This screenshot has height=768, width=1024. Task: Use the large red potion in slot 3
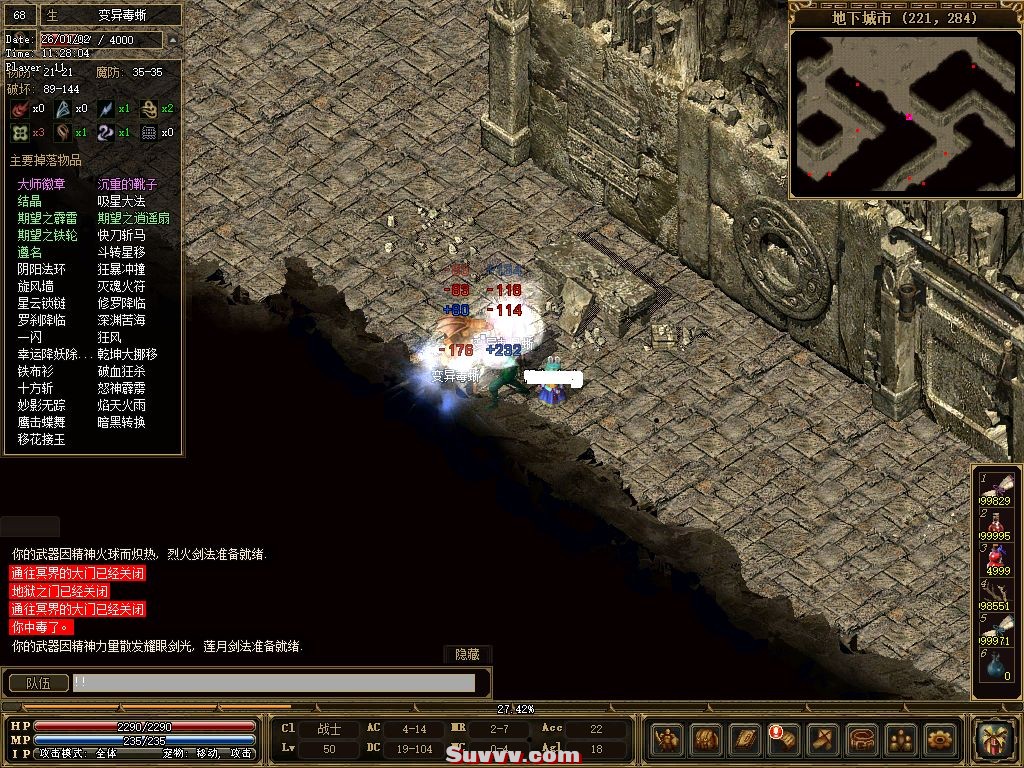point(997,558)
